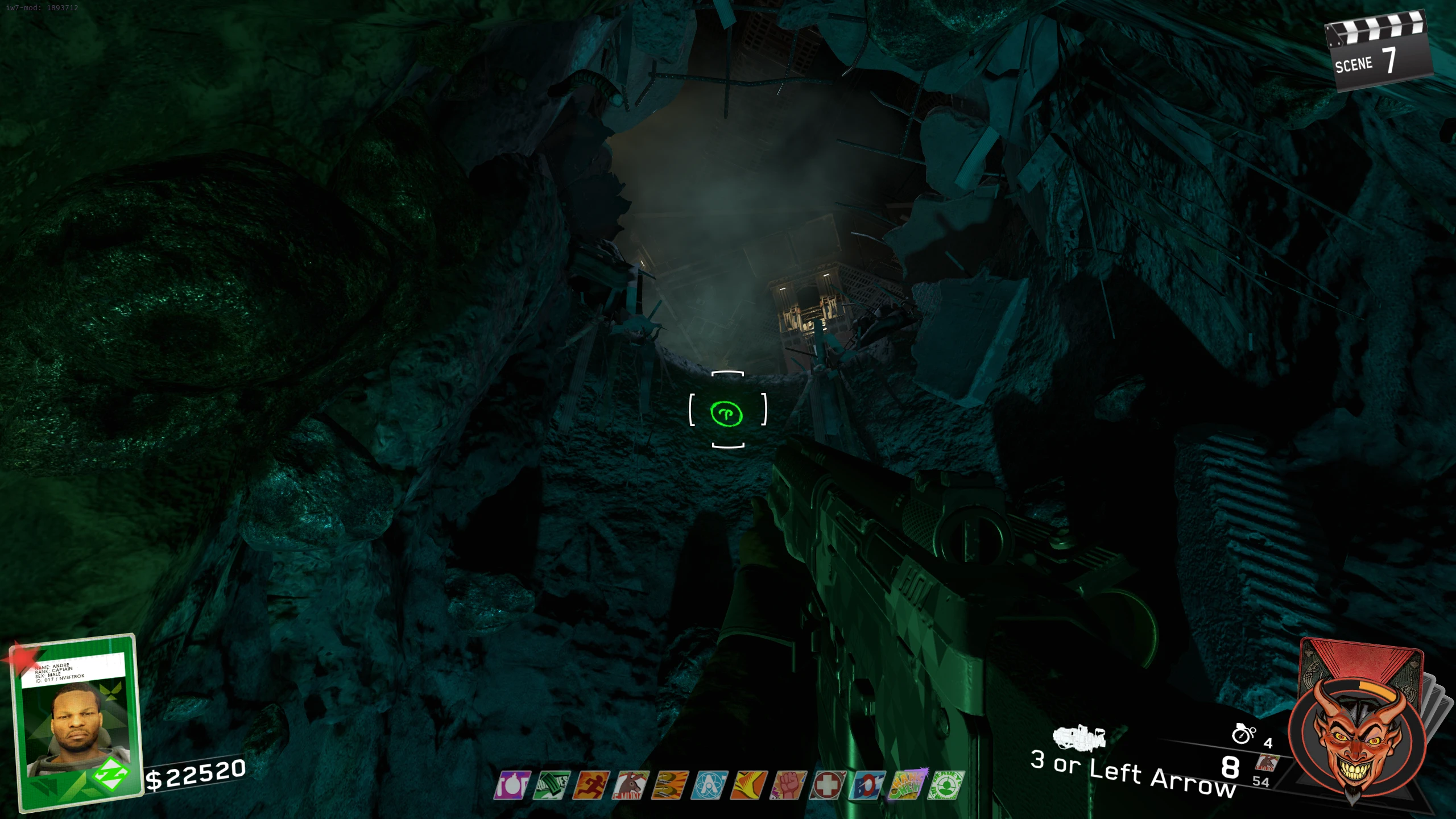
Task: Open Andre's green player ID card
Action: click(77, 721)
